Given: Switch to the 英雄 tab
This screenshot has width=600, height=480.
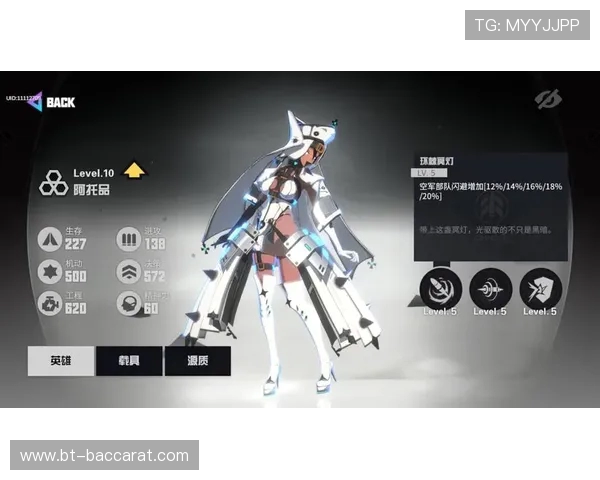Looking at the screenshot, I should pyautogui.click(x=61, y=361).
